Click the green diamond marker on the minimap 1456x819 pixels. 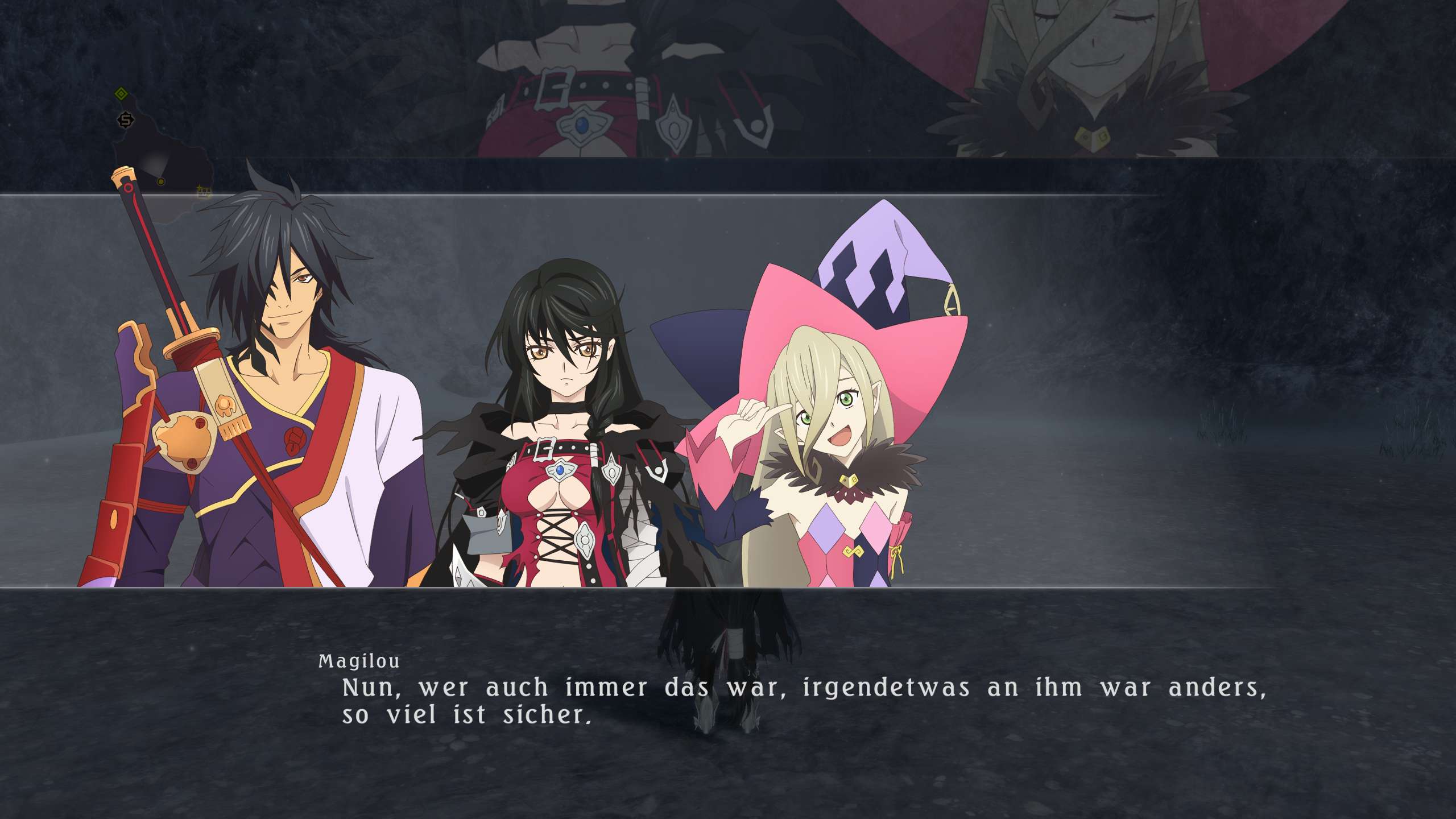pyautogui.click(x=121, y=94)
